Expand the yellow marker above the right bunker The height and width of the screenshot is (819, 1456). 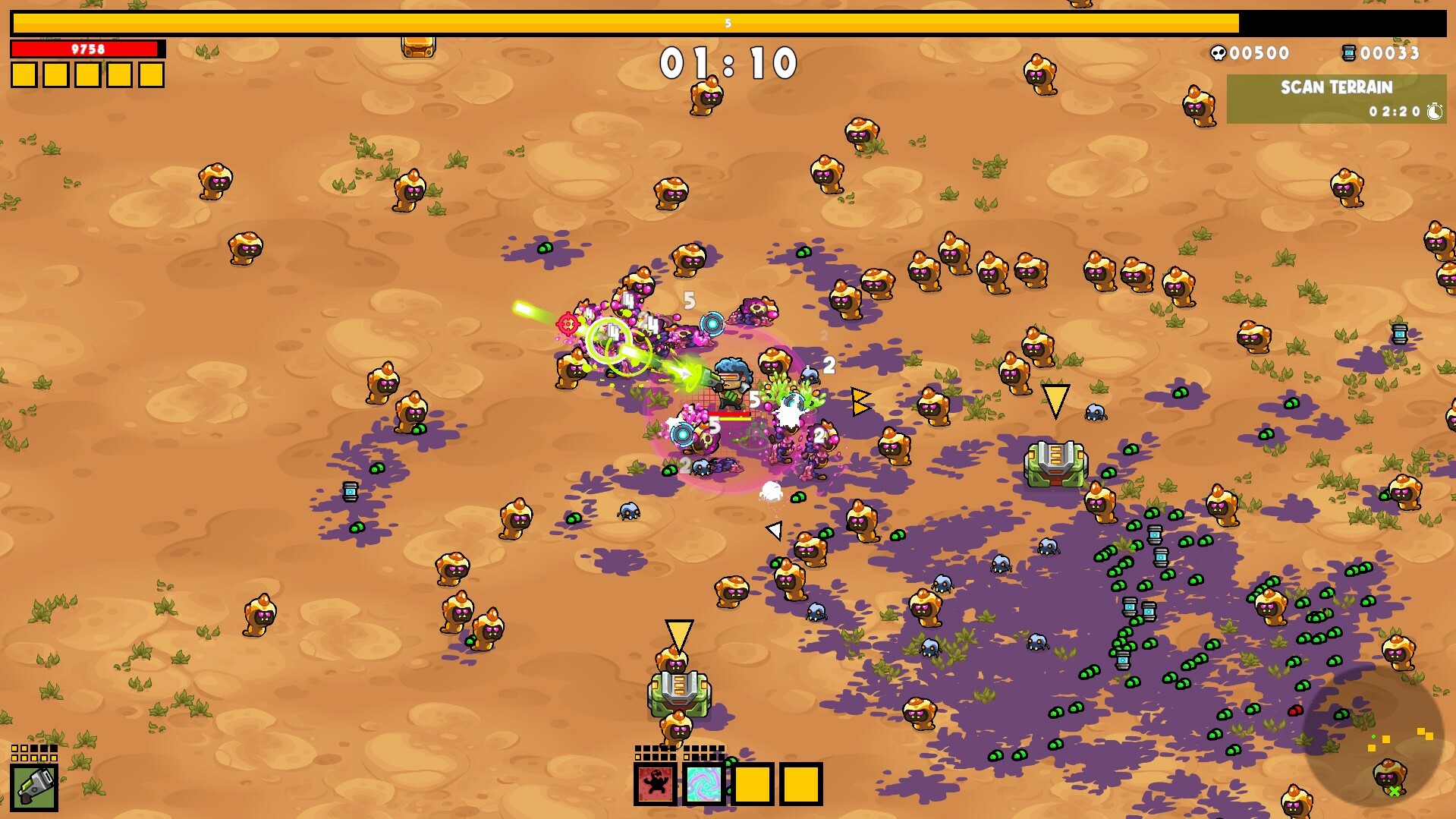click(1055, 402)
